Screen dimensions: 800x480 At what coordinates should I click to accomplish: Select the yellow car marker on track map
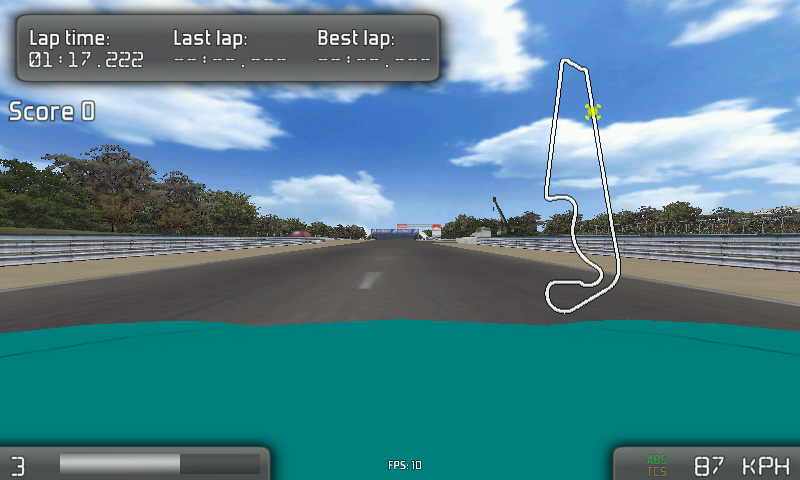pyautogui.click(x=593, y=111)
